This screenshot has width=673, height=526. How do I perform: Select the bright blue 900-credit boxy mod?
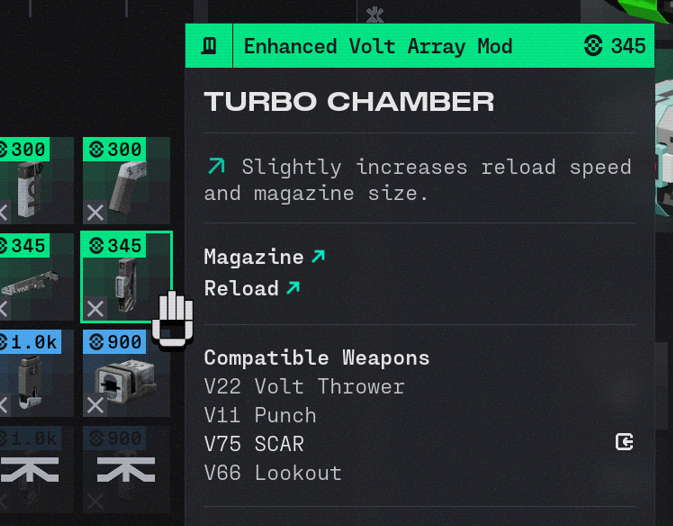pyautogui.click(x=126, y=374)
